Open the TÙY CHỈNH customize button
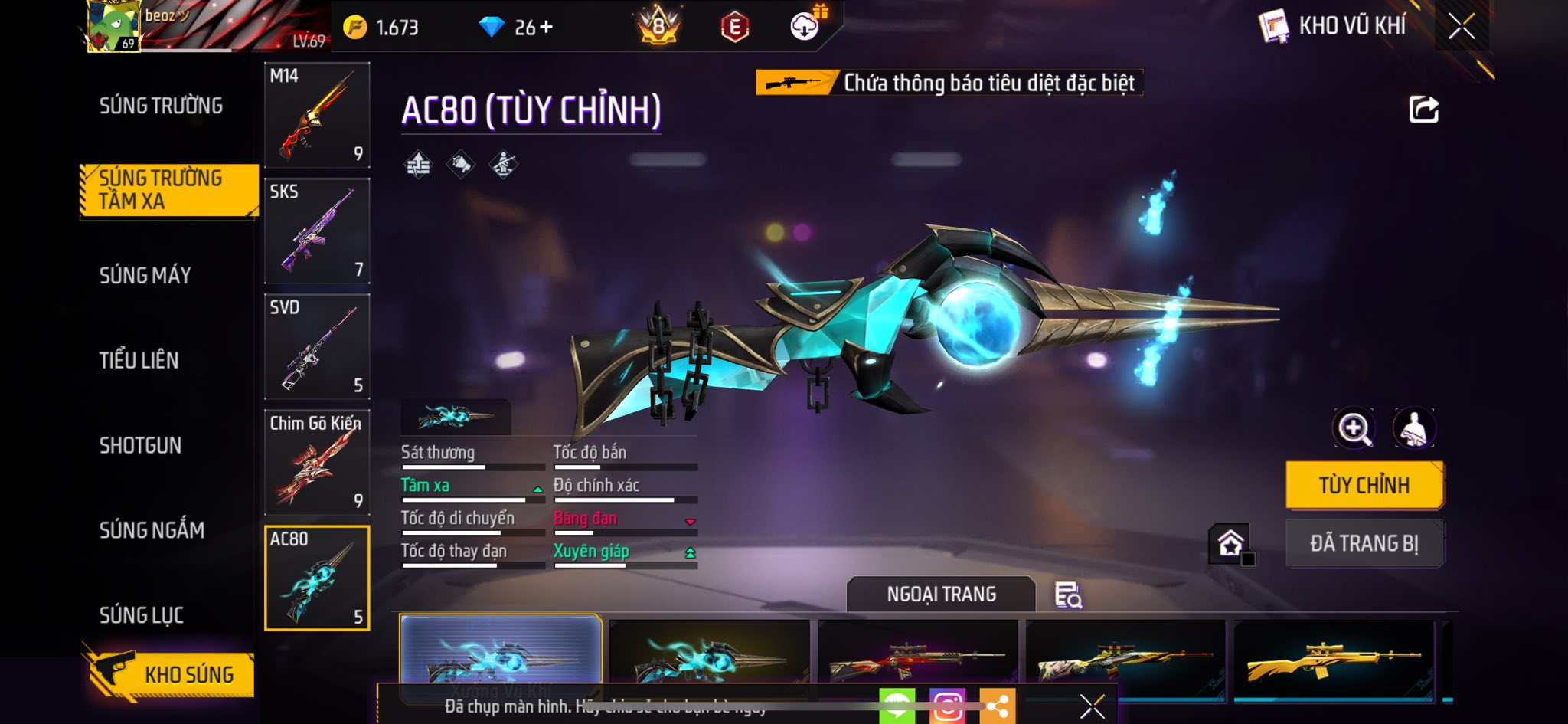Screen dimensions: 1568x724 pyautogui.click(x=1364, y=485)
